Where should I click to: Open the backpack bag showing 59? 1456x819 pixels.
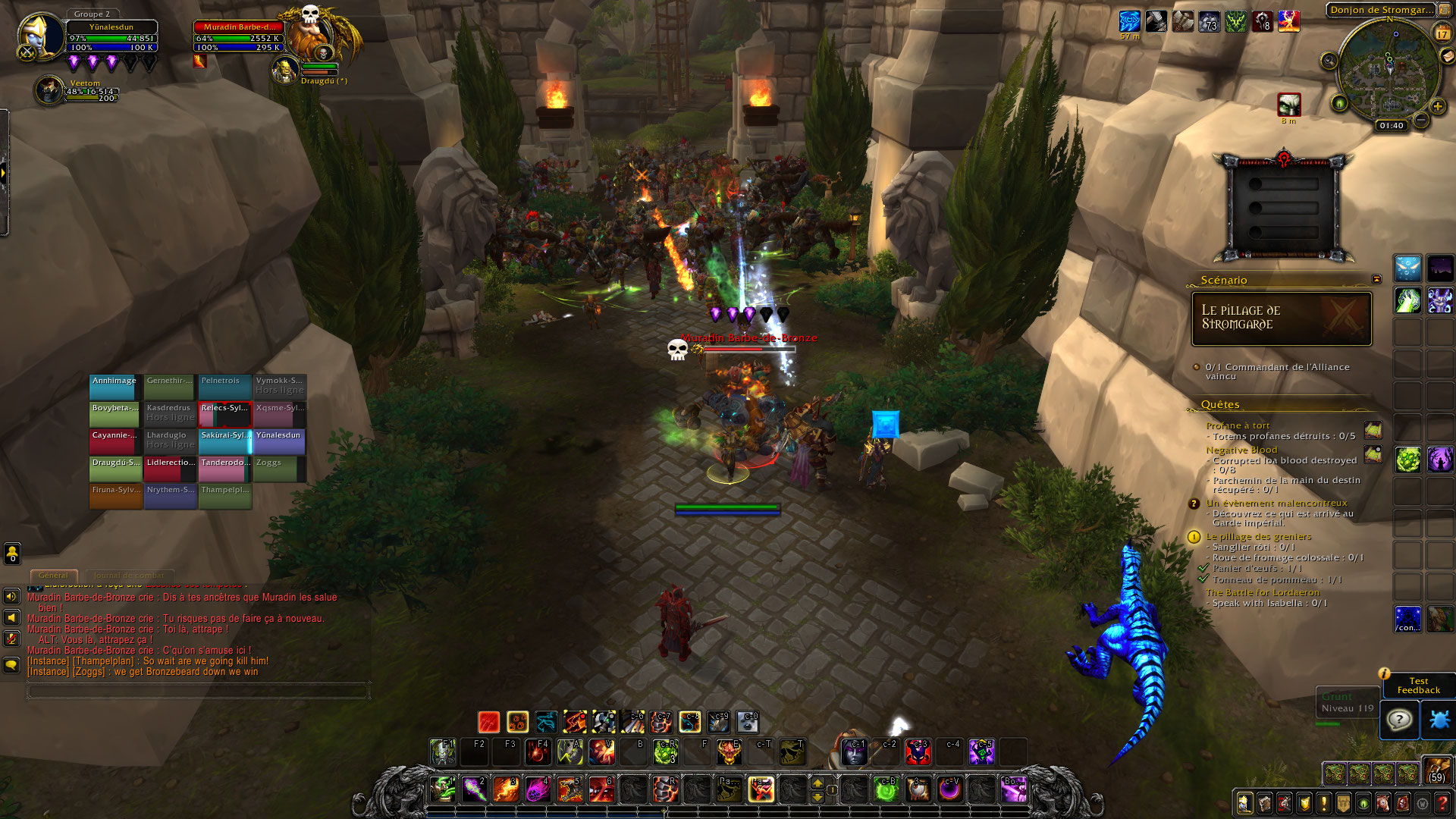coord(1437,770)
